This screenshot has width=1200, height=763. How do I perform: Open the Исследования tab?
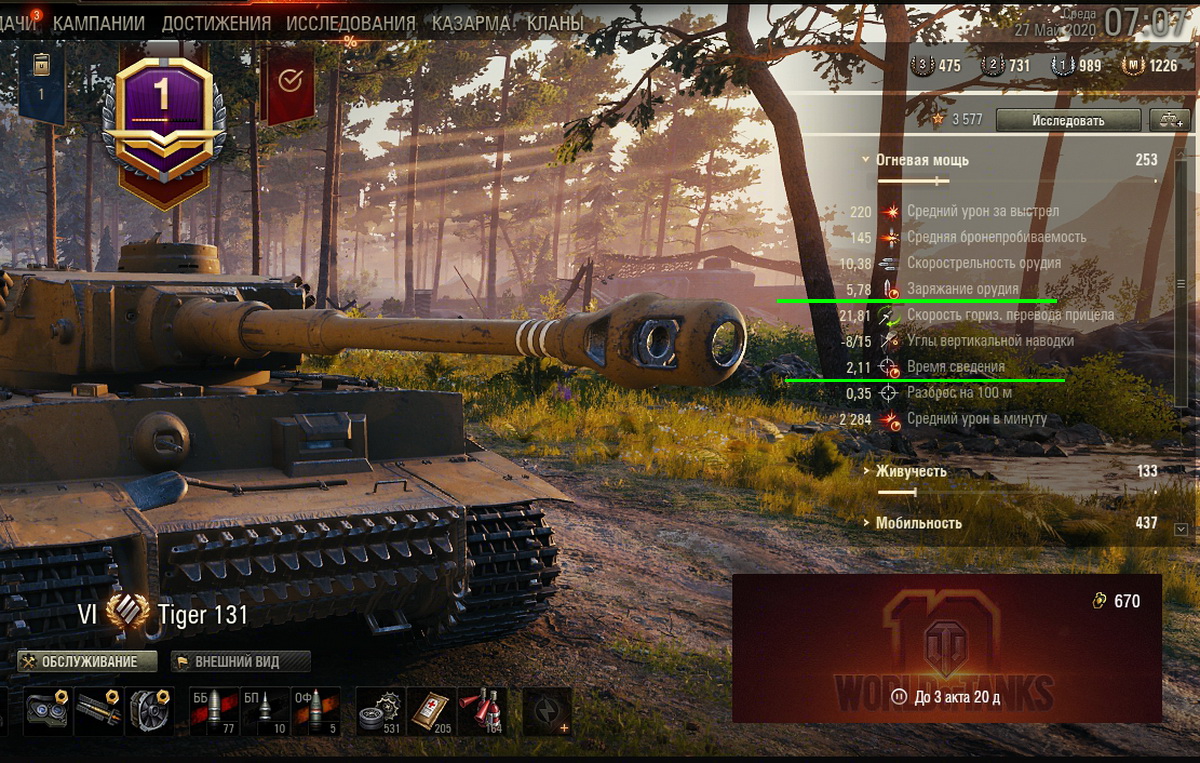(351, 22)
